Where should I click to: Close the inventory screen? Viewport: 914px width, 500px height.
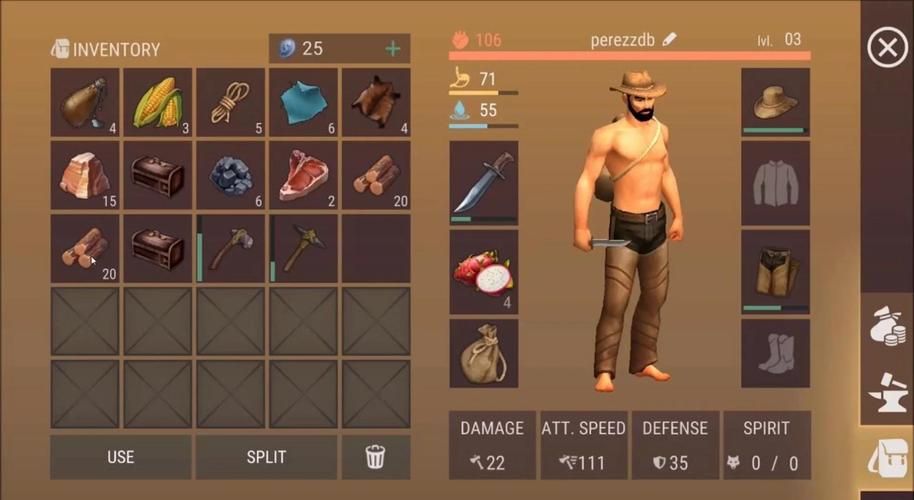[x=886, y=47]
